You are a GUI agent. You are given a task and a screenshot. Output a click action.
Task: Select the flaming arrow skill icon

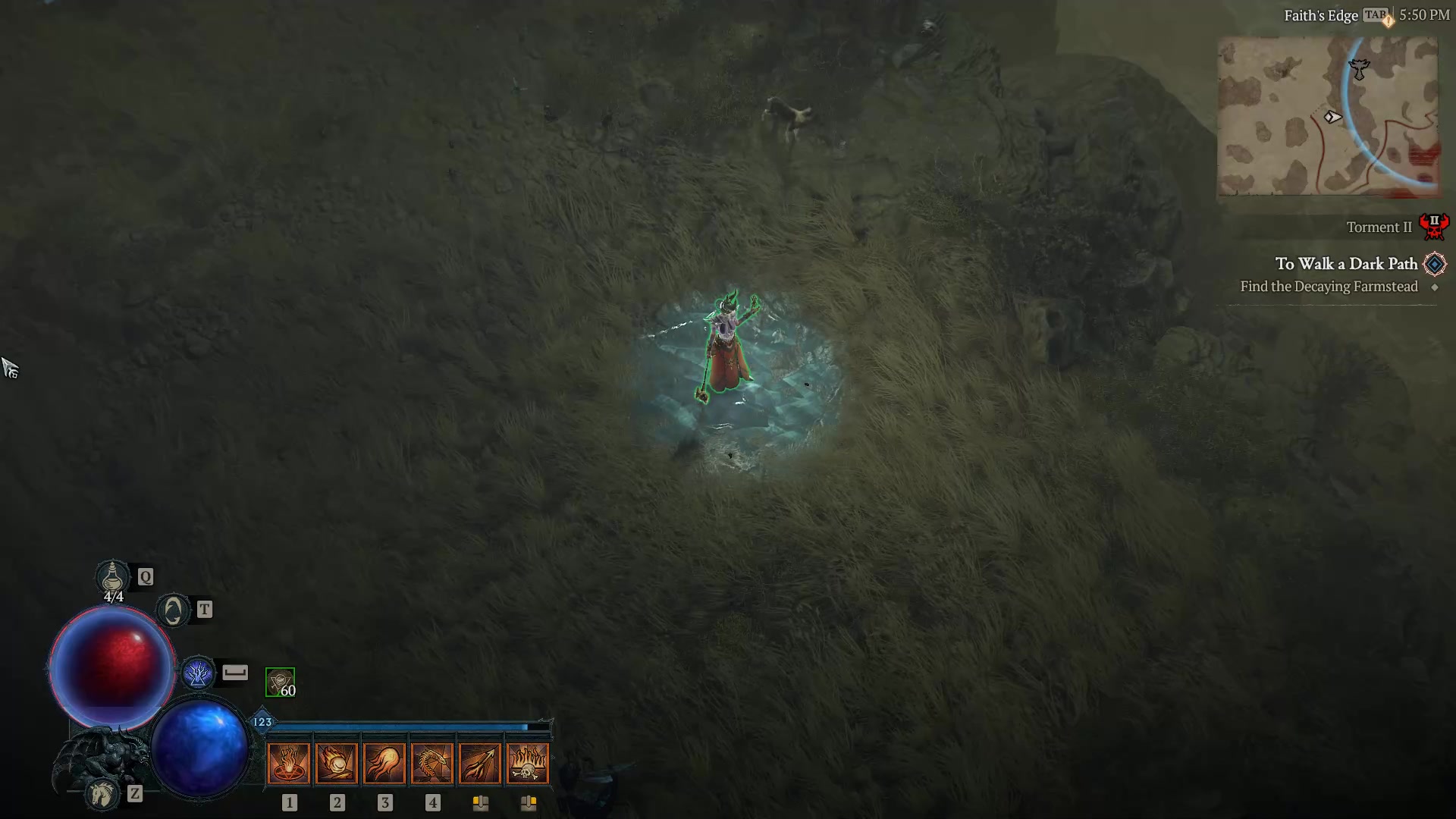(x=481, y=762)
